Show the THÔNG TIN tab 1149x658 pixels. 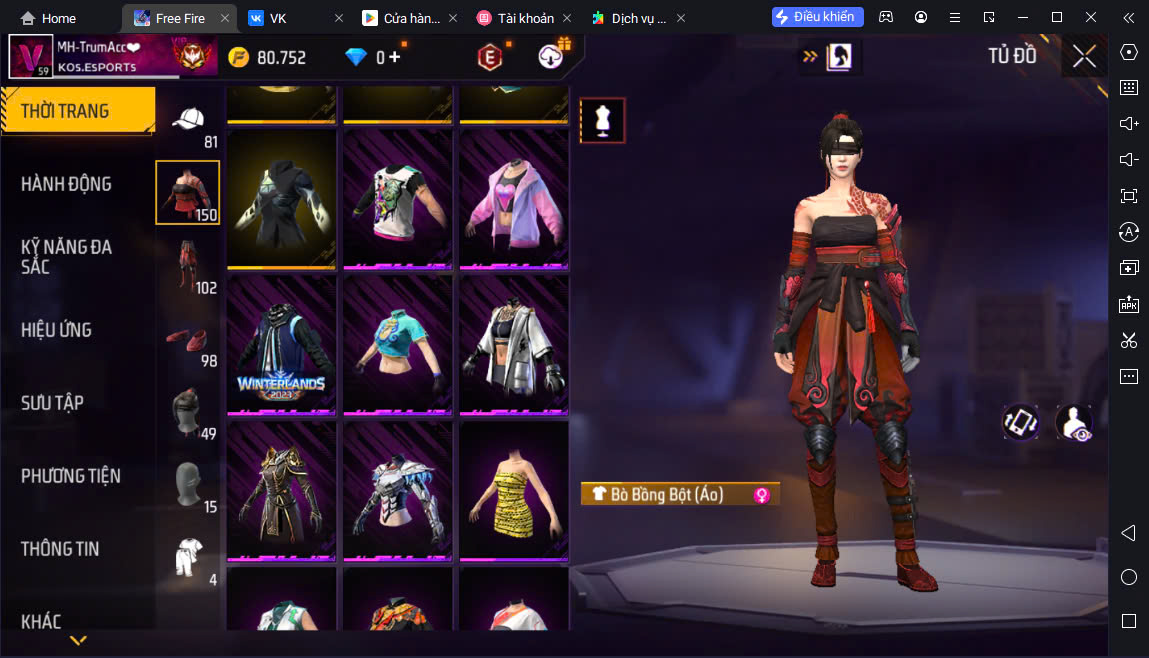pyautogui.click(x=60, y=549)
